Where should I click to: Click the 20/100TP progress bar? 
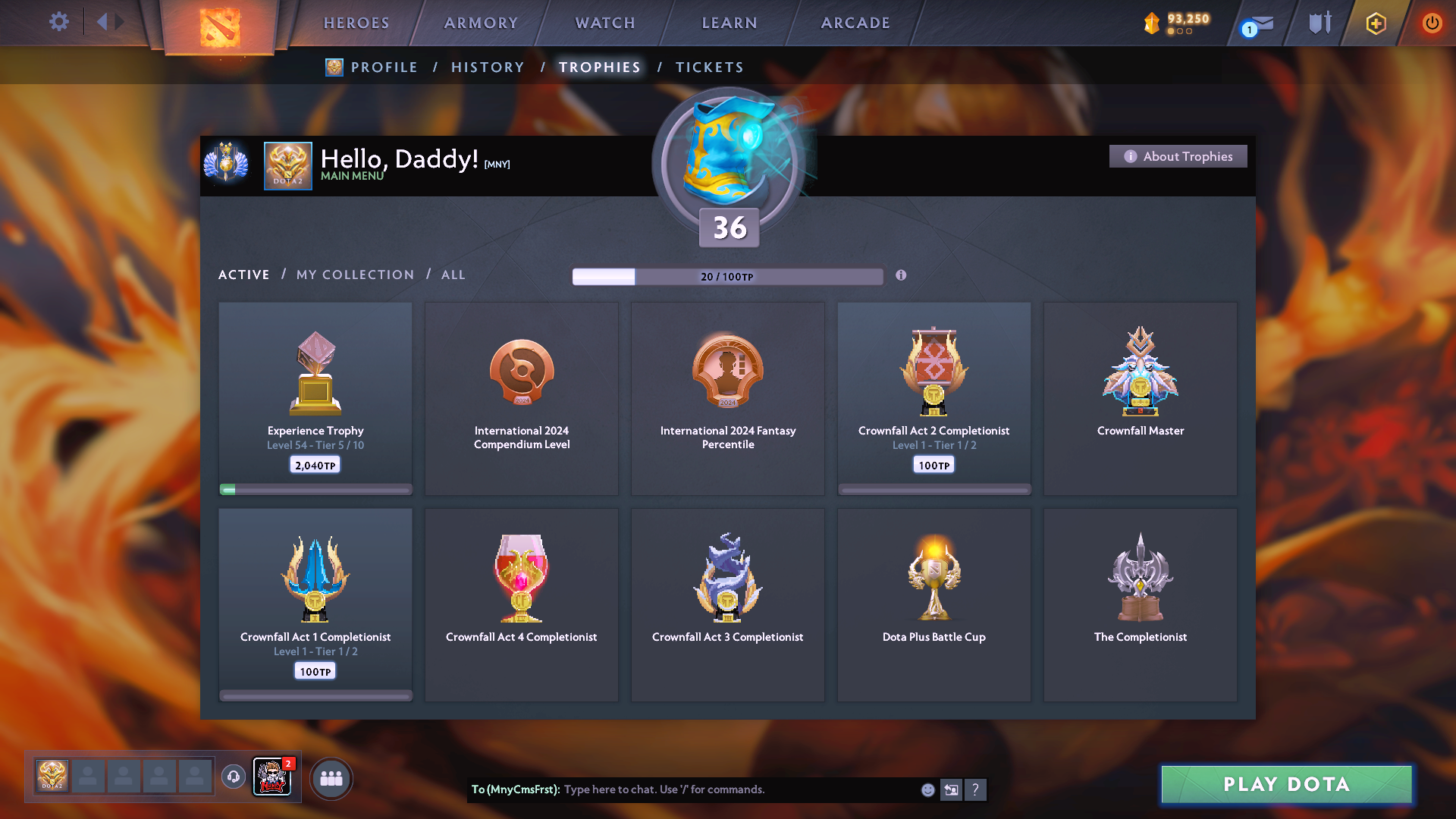click(x=728, y=276)
